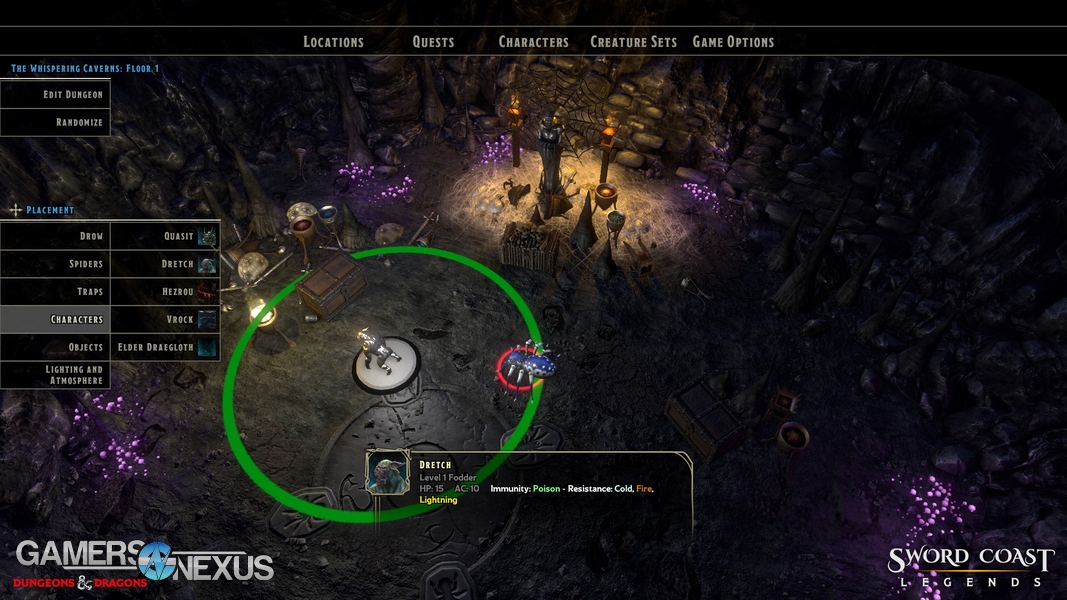Select the Drow placement category
Viewport: 1067px width, 600px height.
(x=55, y=236)
